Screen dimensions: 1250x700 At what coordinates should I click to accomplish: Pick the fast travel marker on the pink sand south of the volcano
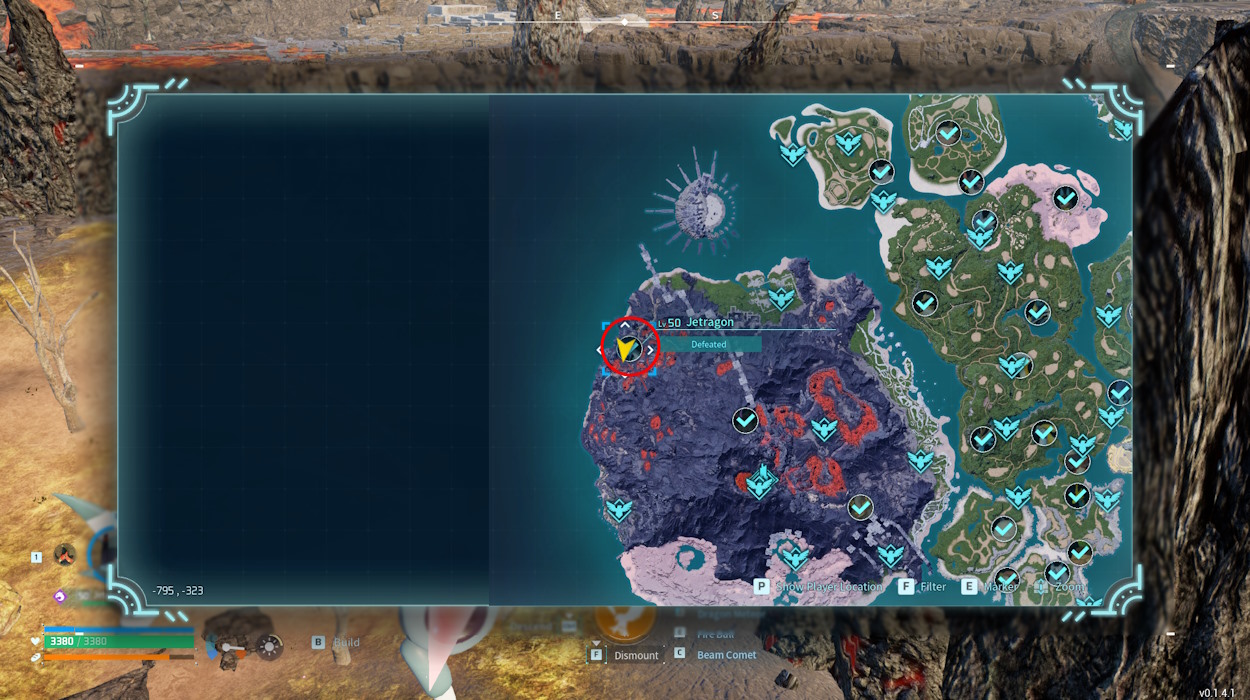[x=795, y=556]
